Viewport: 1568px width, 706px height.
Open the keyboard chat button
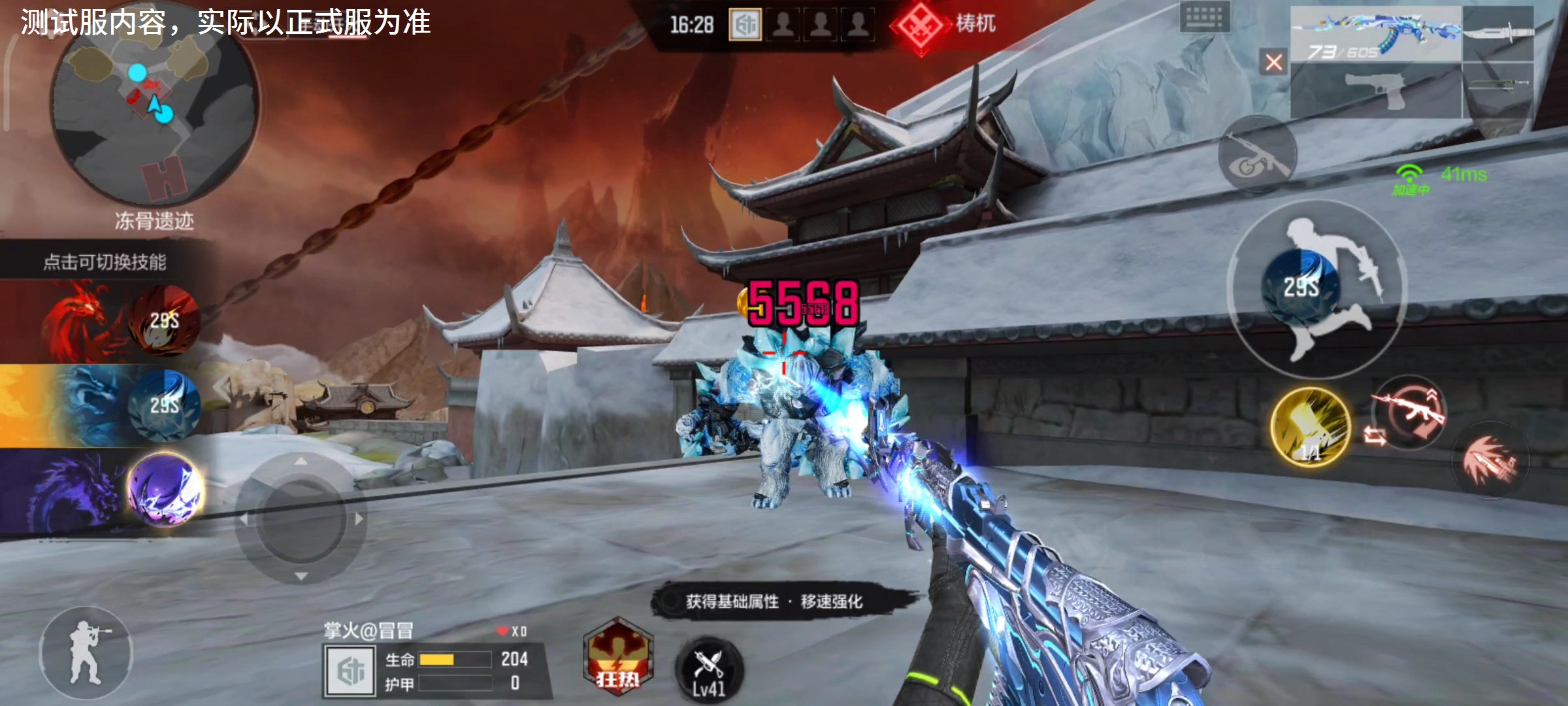pyautogui.click(x=1204, y=16)
